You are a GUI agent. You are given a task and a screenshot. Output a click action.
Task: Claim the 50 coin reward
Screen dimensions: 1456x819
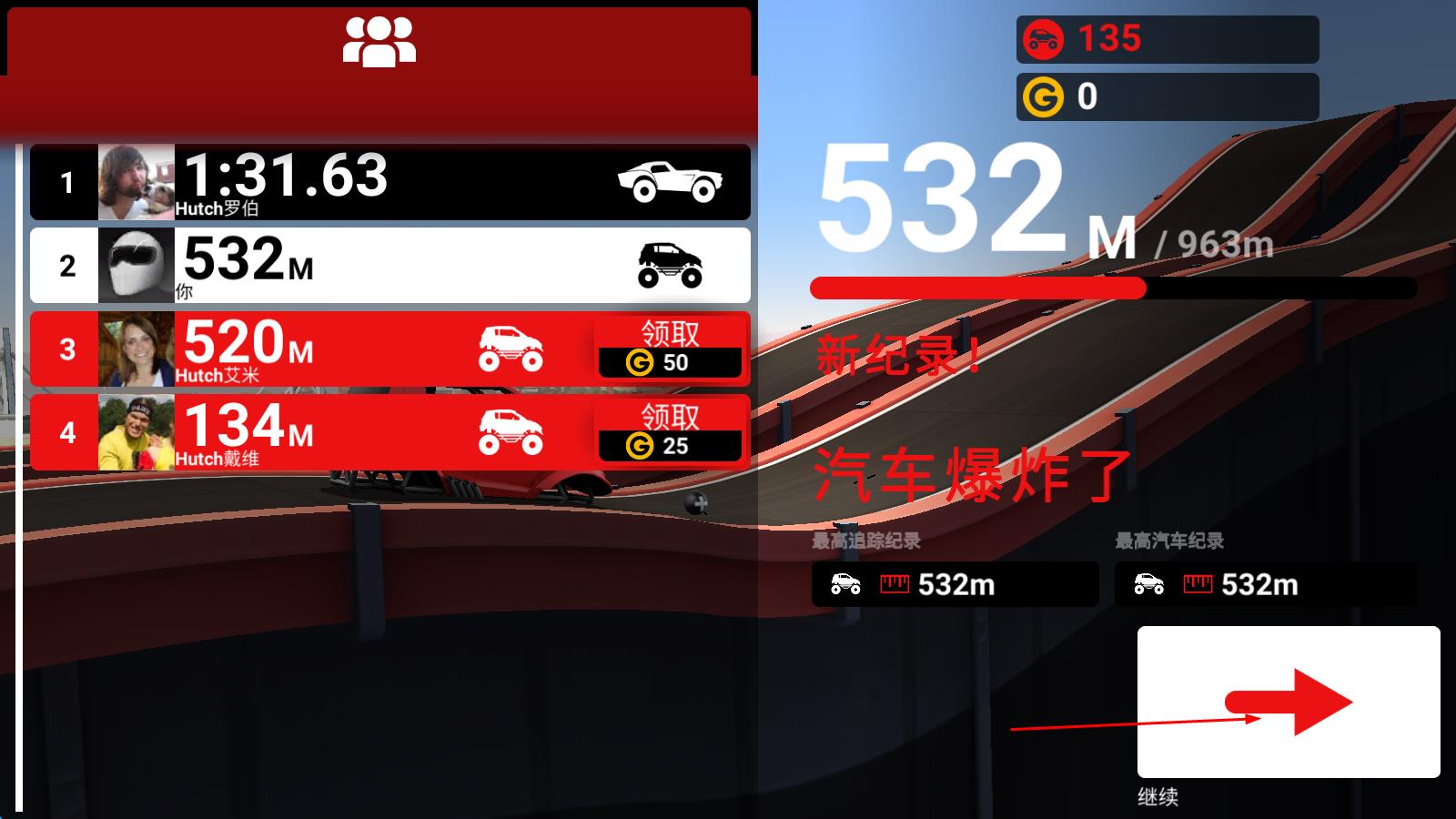coord(670,349)
